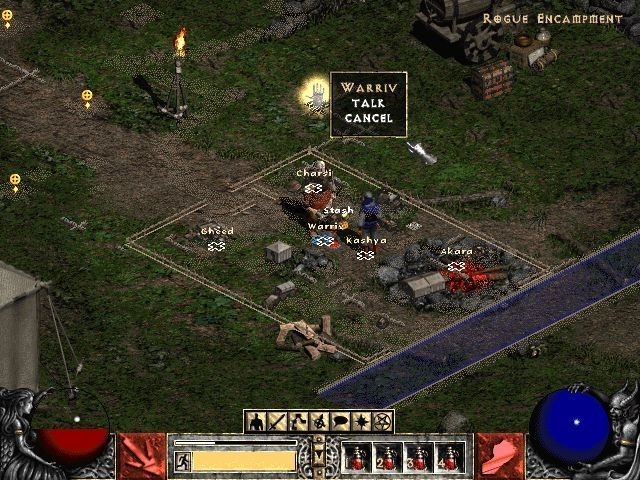Viewport: 640px width, 480px height.
Task: Toggle the run/walk running figure button
Action: [x=184, y=460]
